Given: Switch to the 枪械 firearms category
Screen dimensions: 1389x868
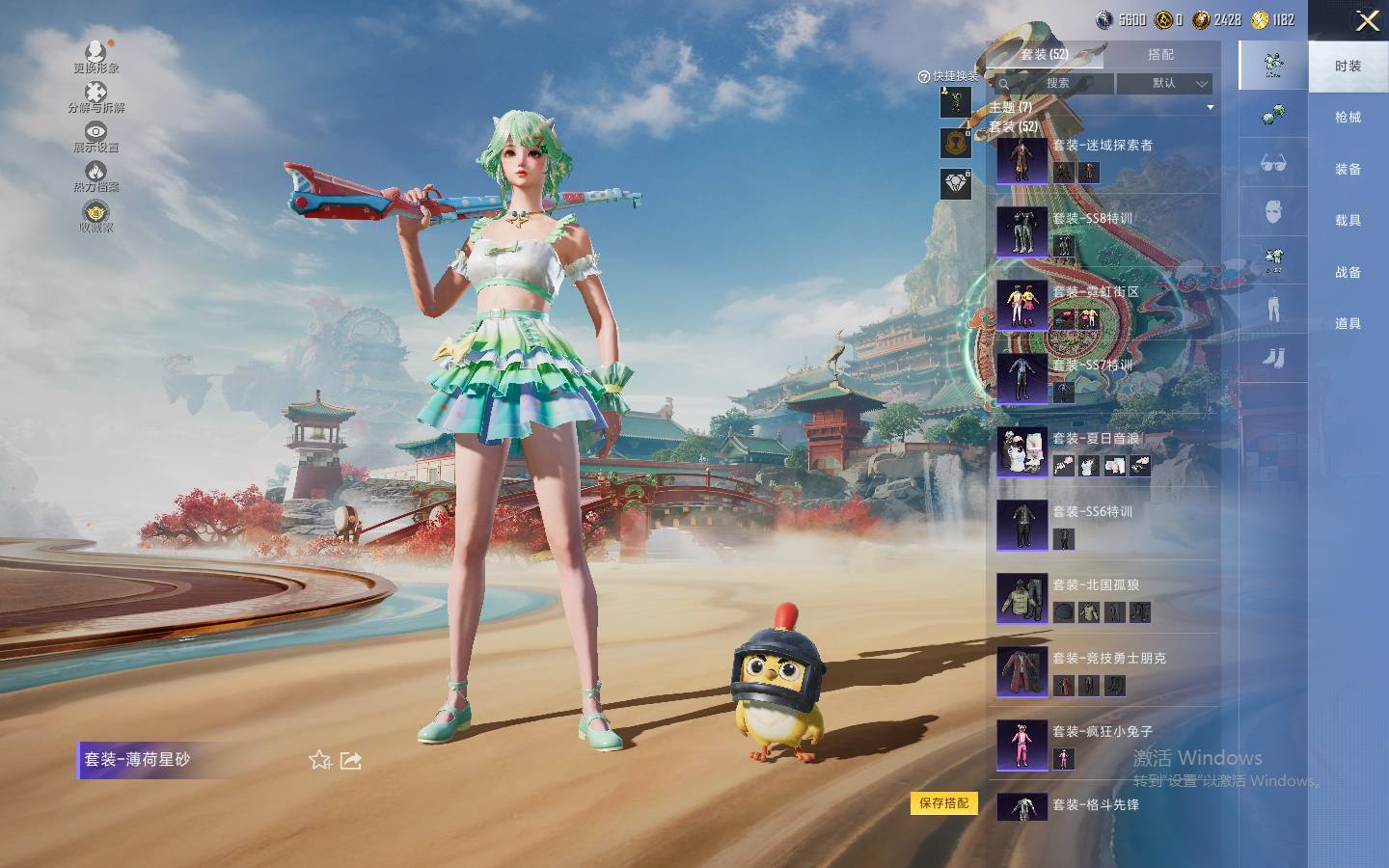Looking at the screenshot, I should (x=1348, y=118).
